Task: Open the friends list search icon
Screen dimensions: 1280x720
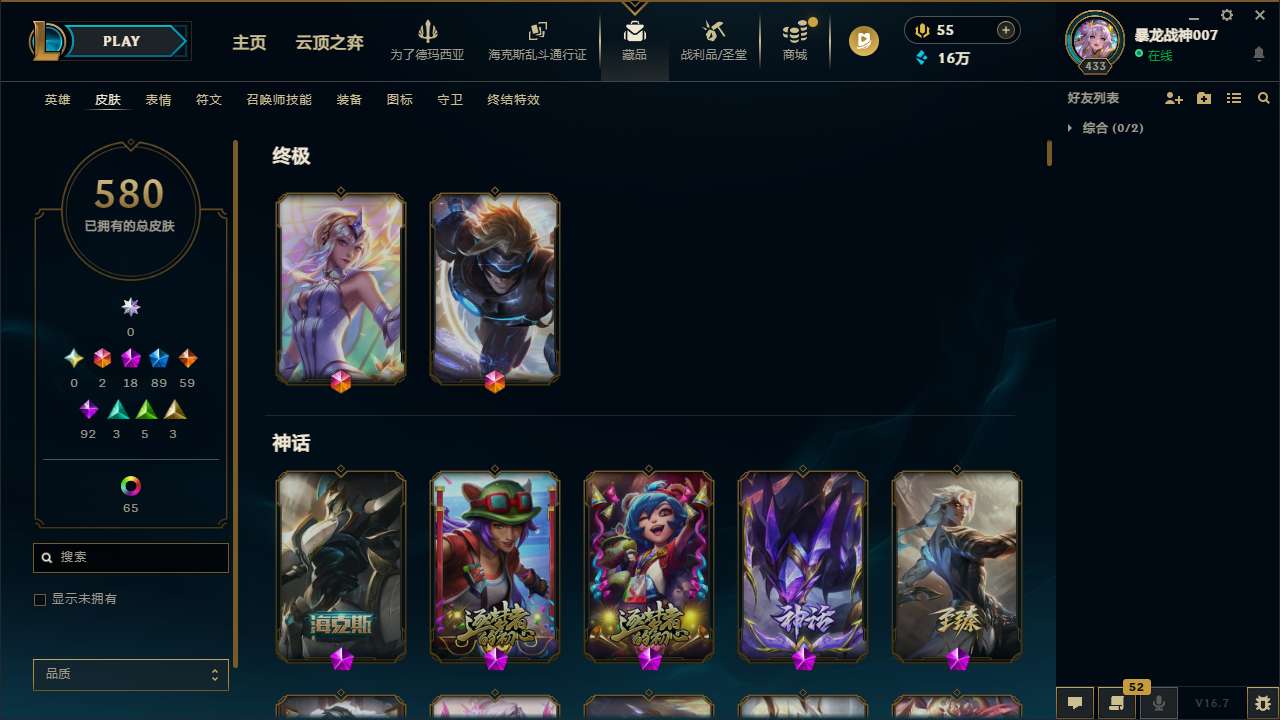Action: point(1264,98)
